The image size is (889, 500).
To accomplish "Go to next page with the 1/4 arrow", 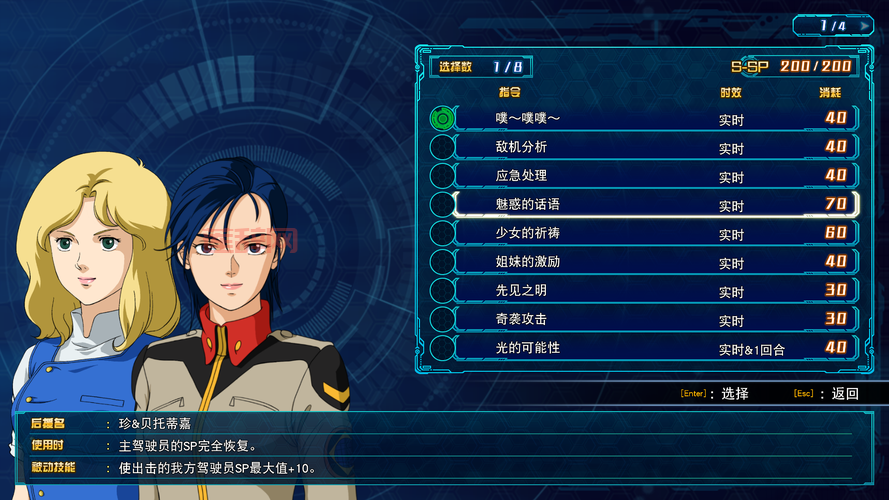I will coord(865,26).
